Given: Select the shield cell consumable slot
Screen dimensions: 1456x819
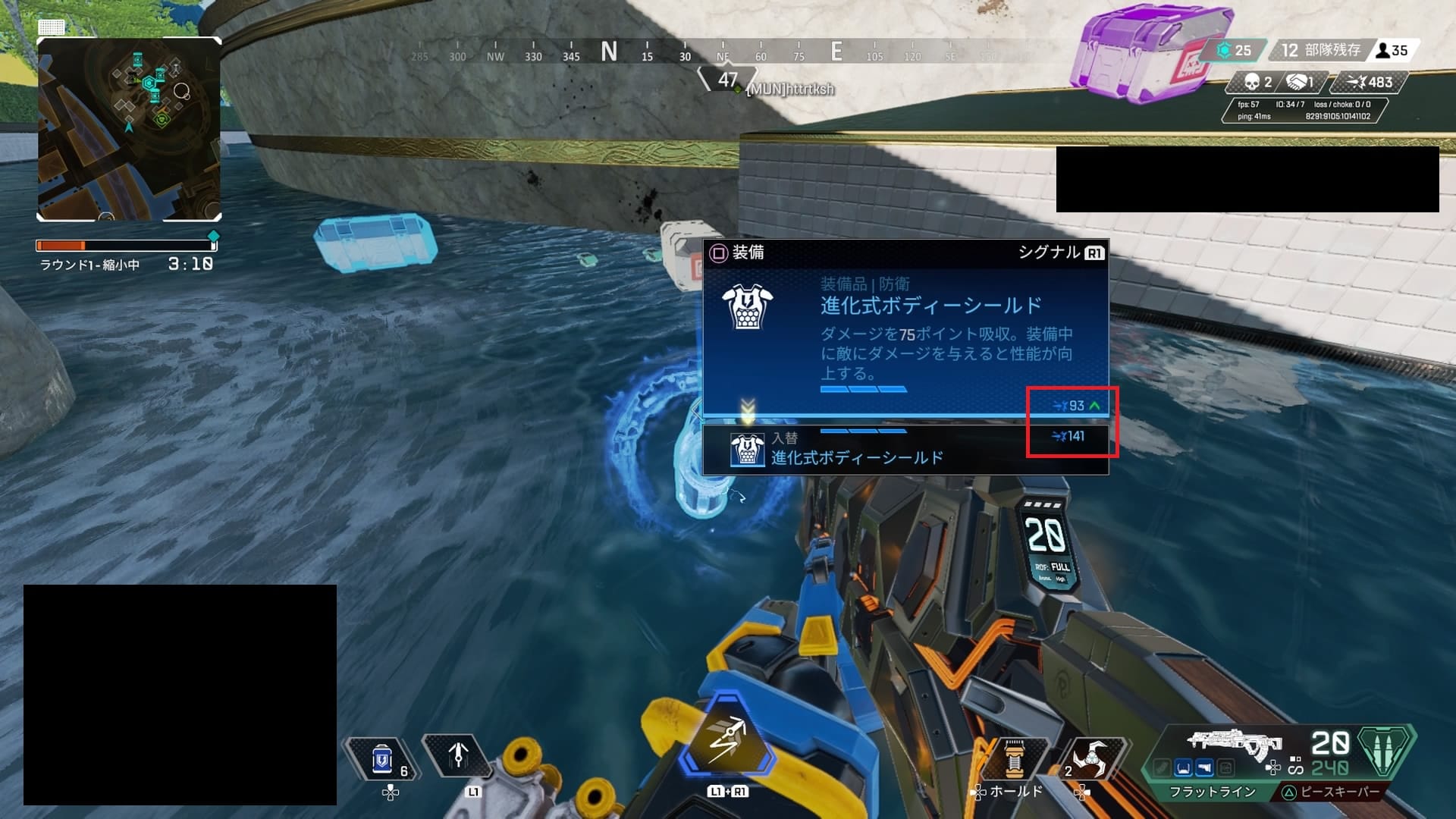Looking at the screenshot, I should click(x=383, y=758).
